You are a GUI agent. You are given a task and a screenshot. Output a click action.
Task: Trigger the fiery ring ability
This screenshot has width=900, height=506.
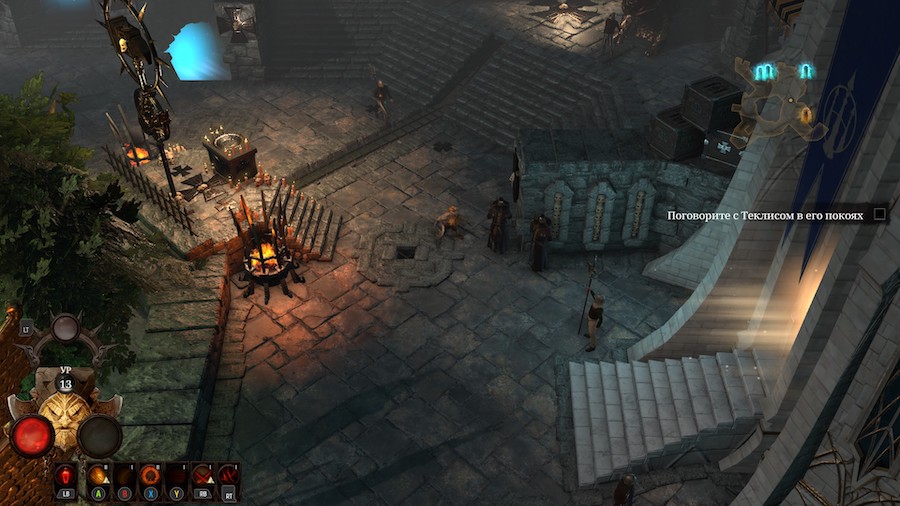[x=150, y=475]
